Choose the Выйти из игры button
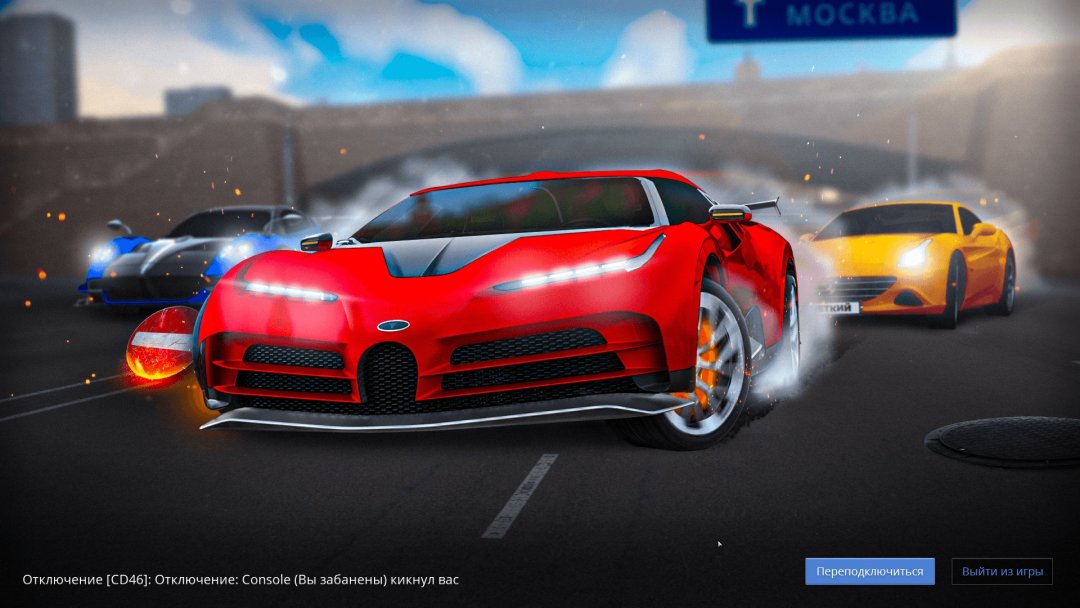 point(1002,571)
